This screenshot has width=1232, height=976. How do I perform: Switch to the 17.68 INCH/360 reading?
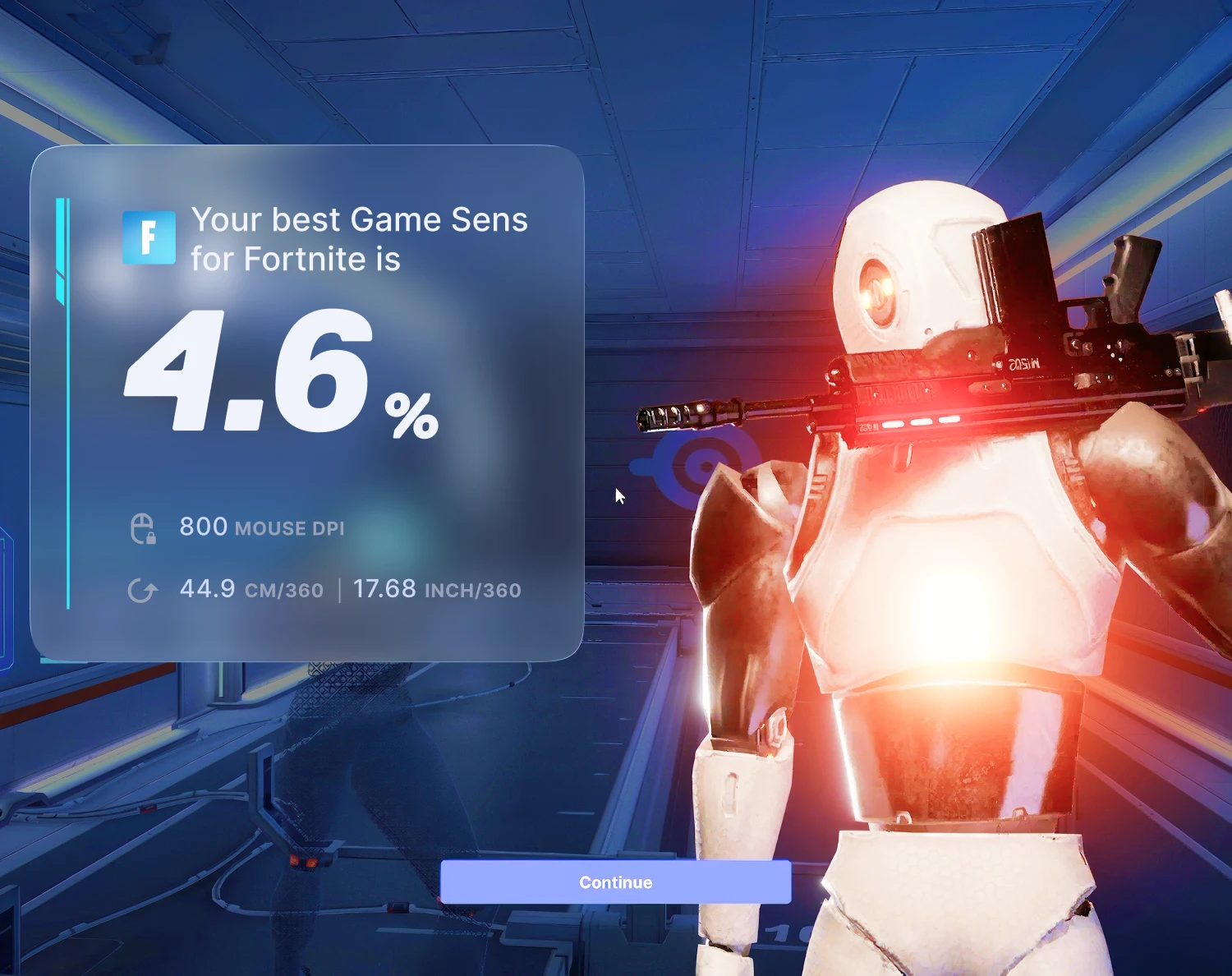pos(436,589)
